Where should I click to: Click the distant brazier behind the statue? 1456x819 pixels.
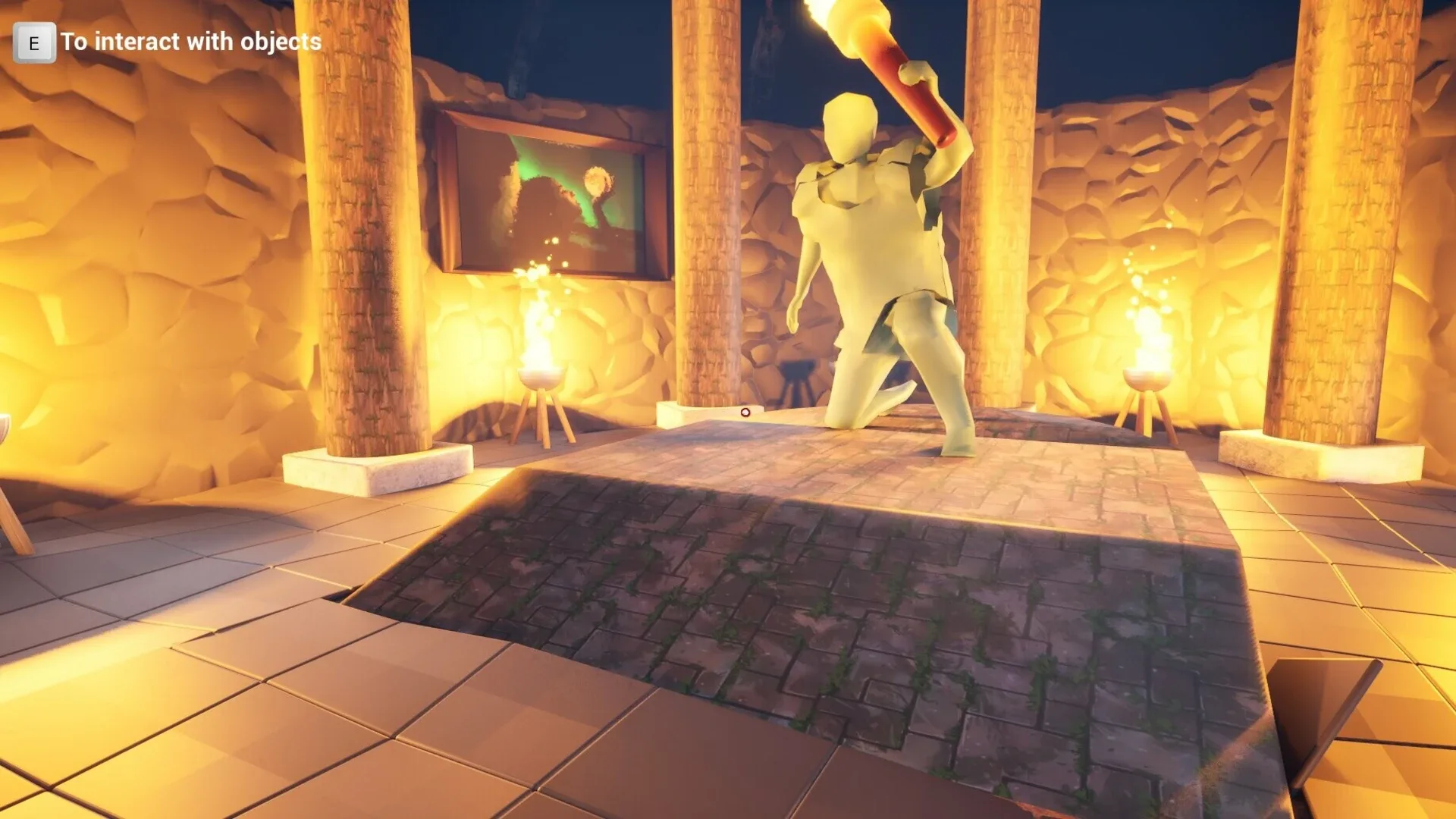click(796, 379)
